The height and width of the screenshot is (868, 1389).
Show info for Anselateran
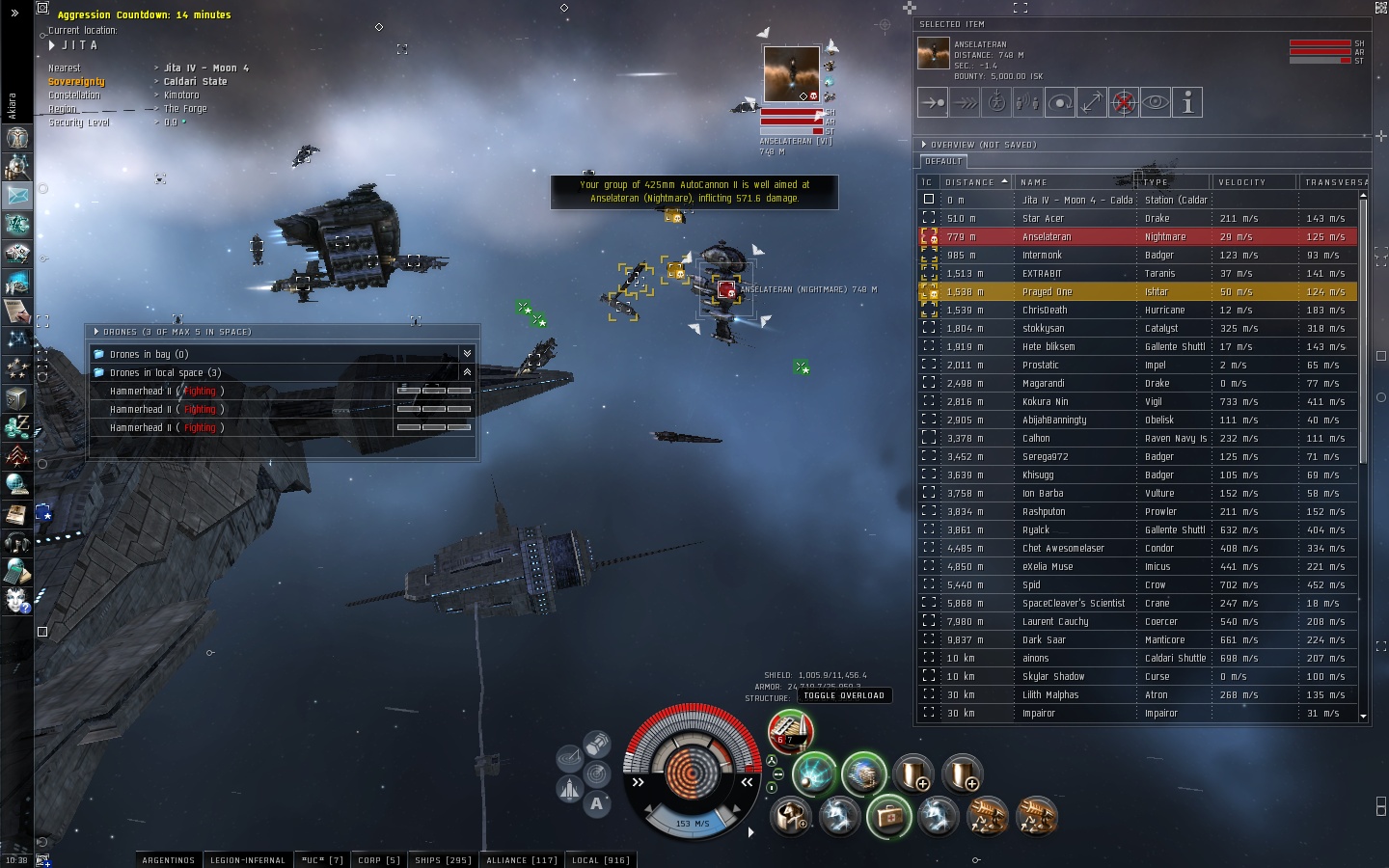click(1187, 102)
